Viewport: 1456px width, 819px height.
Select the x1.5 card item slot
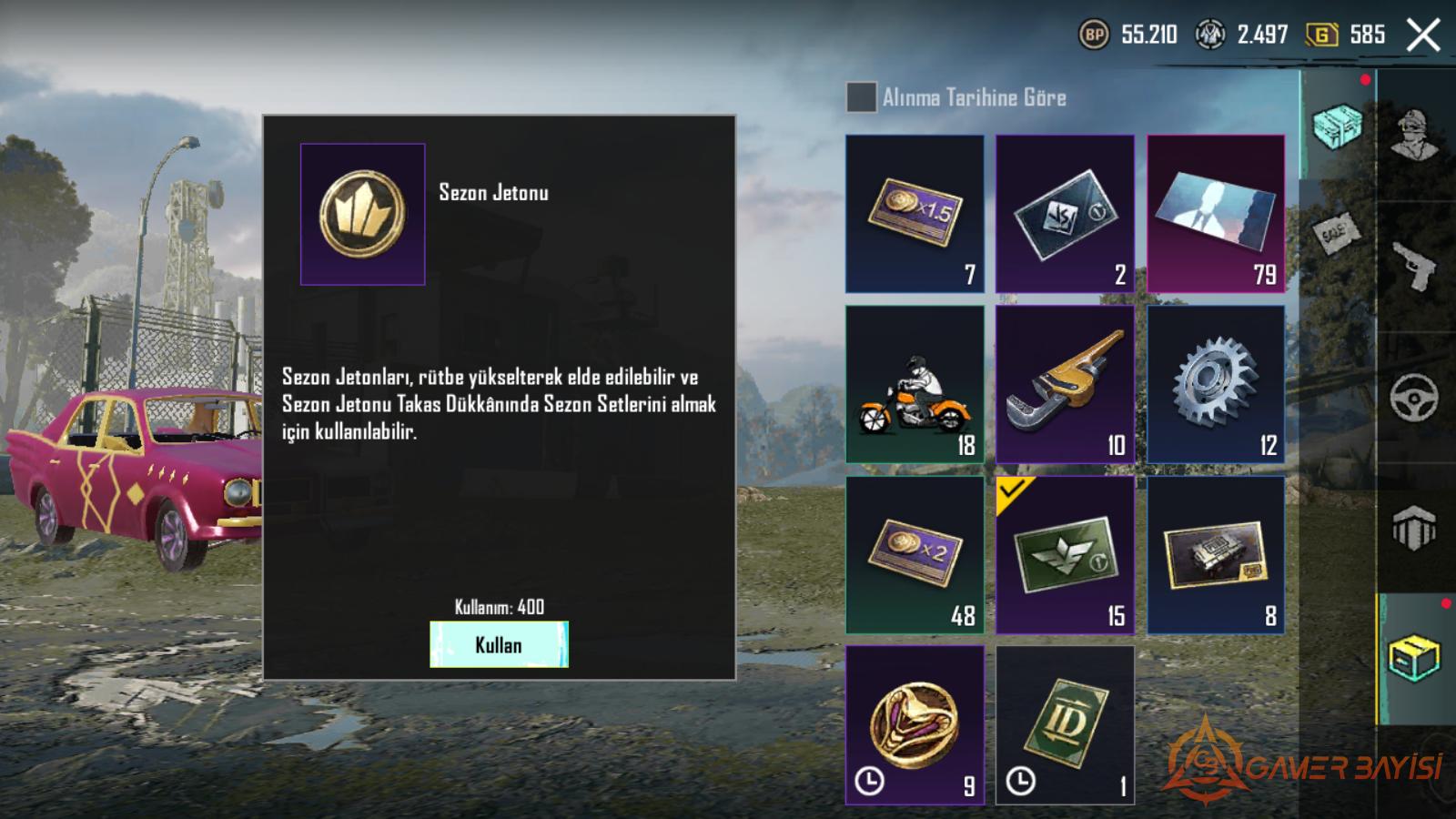pos(915,214)
